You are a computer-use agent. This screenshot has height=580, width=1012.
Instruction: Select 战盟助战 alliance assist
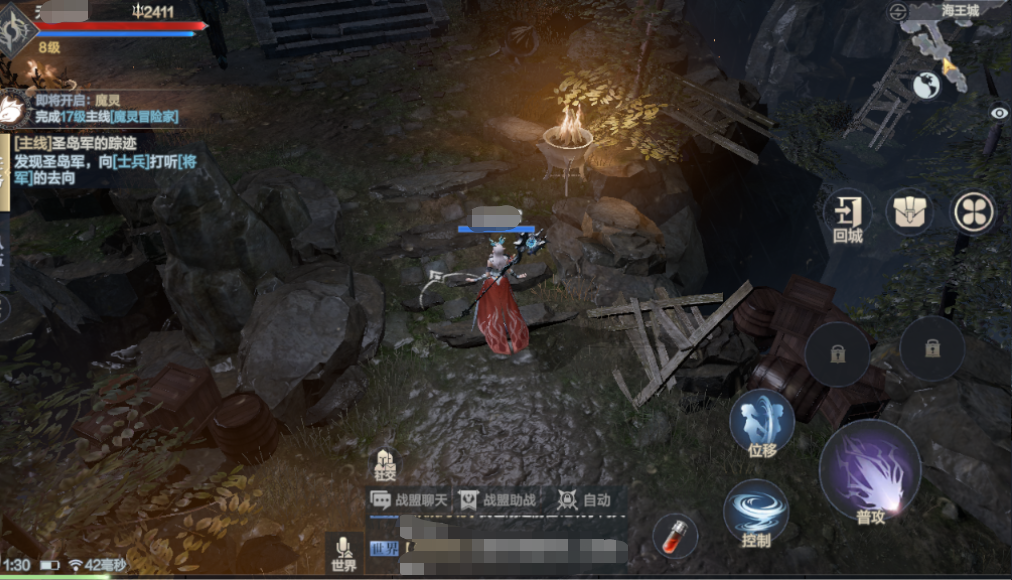[x=496, y=500]
